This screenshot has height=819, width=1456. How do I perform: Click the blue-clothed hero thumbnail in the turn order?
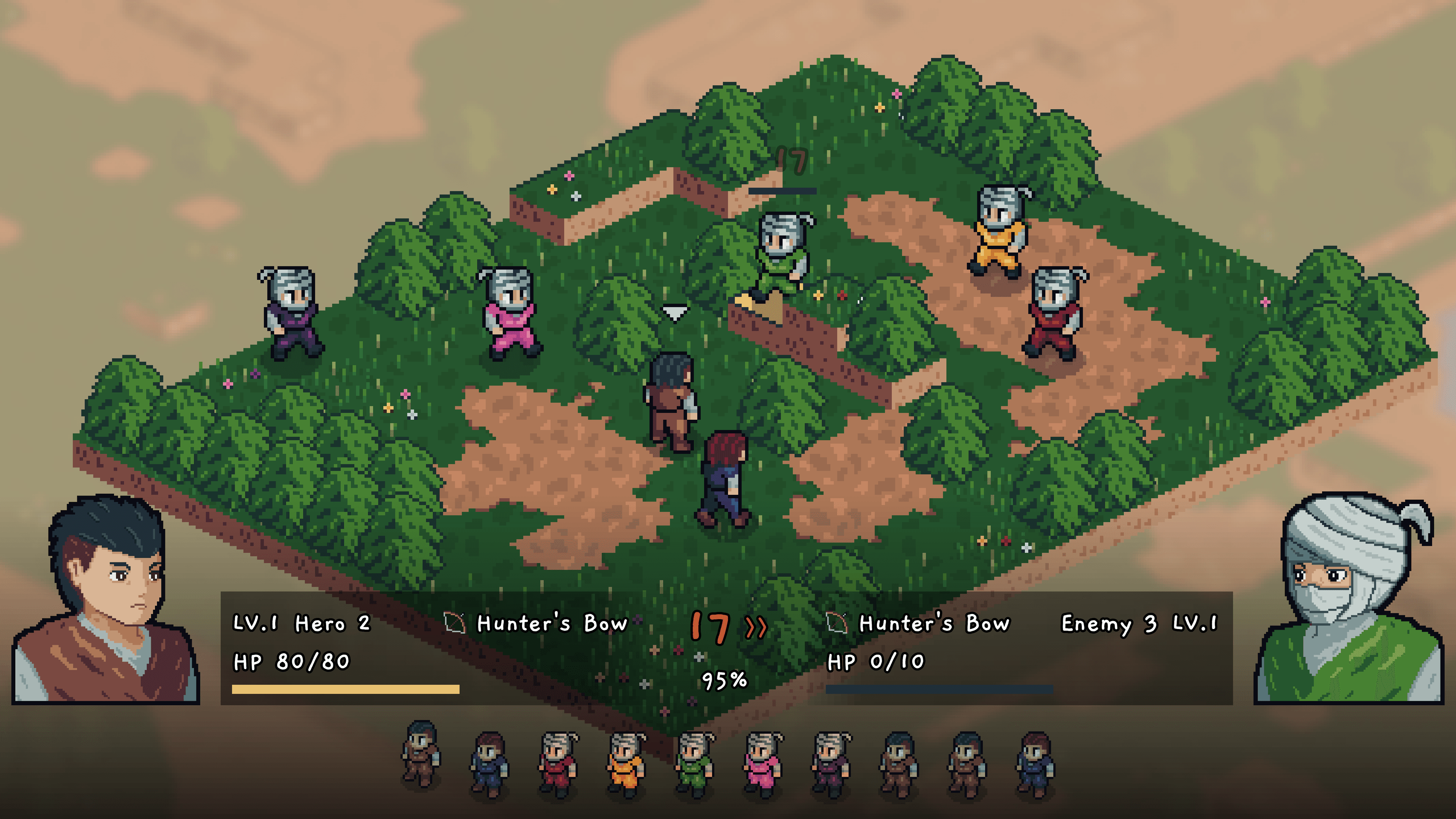point(489,760)
